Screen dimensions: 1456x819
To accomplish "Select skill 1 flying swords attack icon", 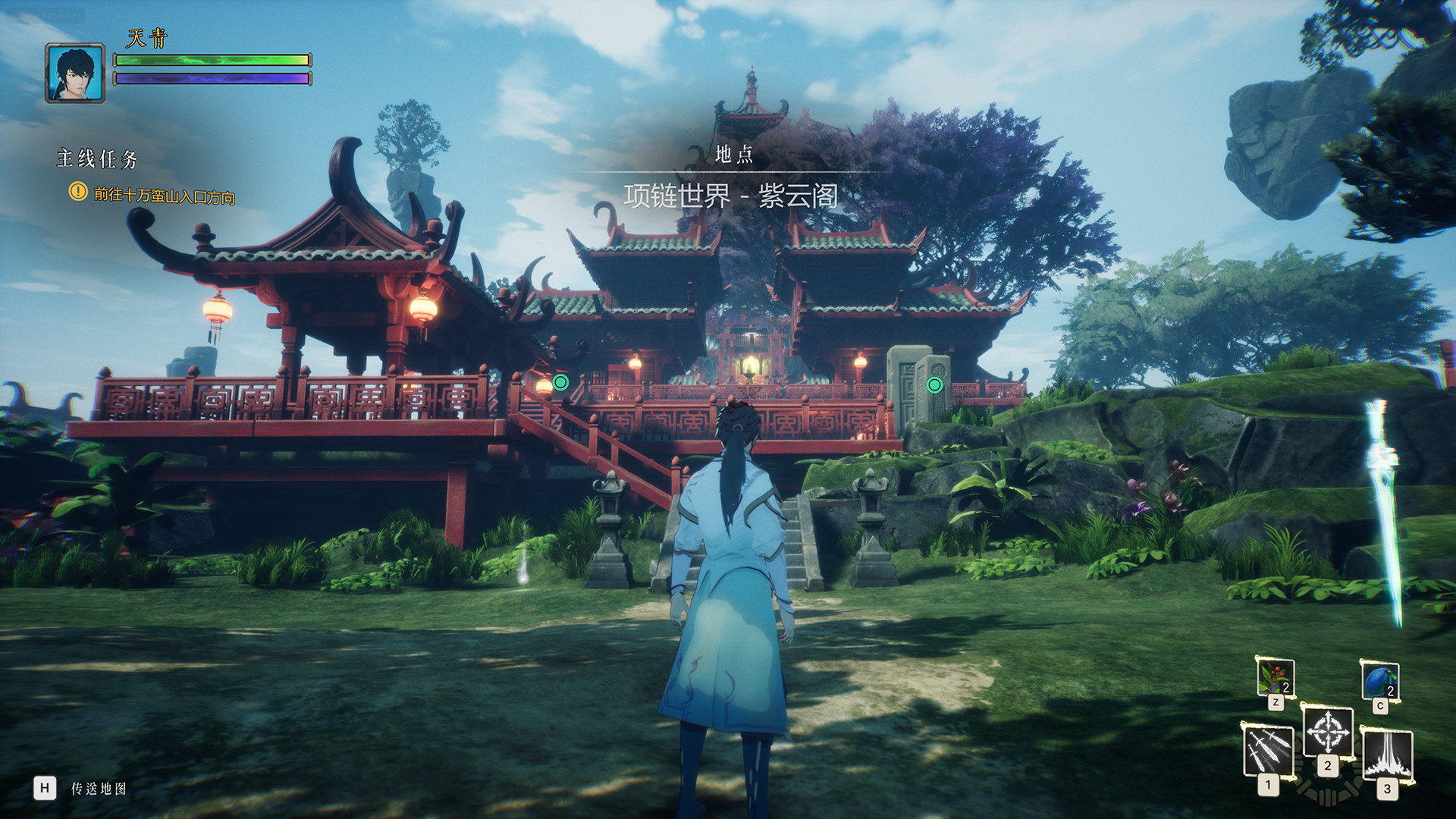I will [x=1269, y=752].
